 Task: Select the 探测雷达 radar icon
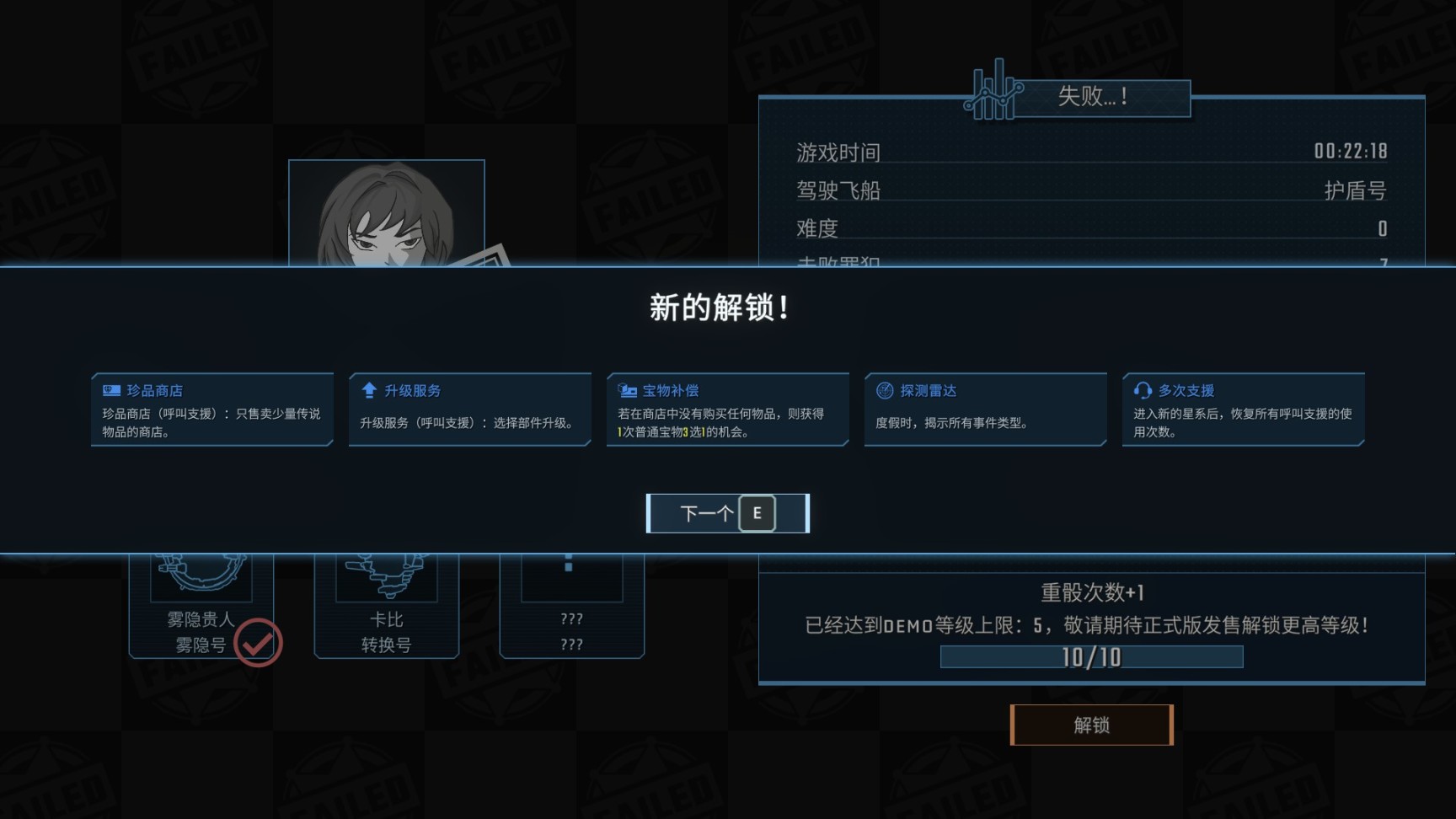click(x=884, y=389)
